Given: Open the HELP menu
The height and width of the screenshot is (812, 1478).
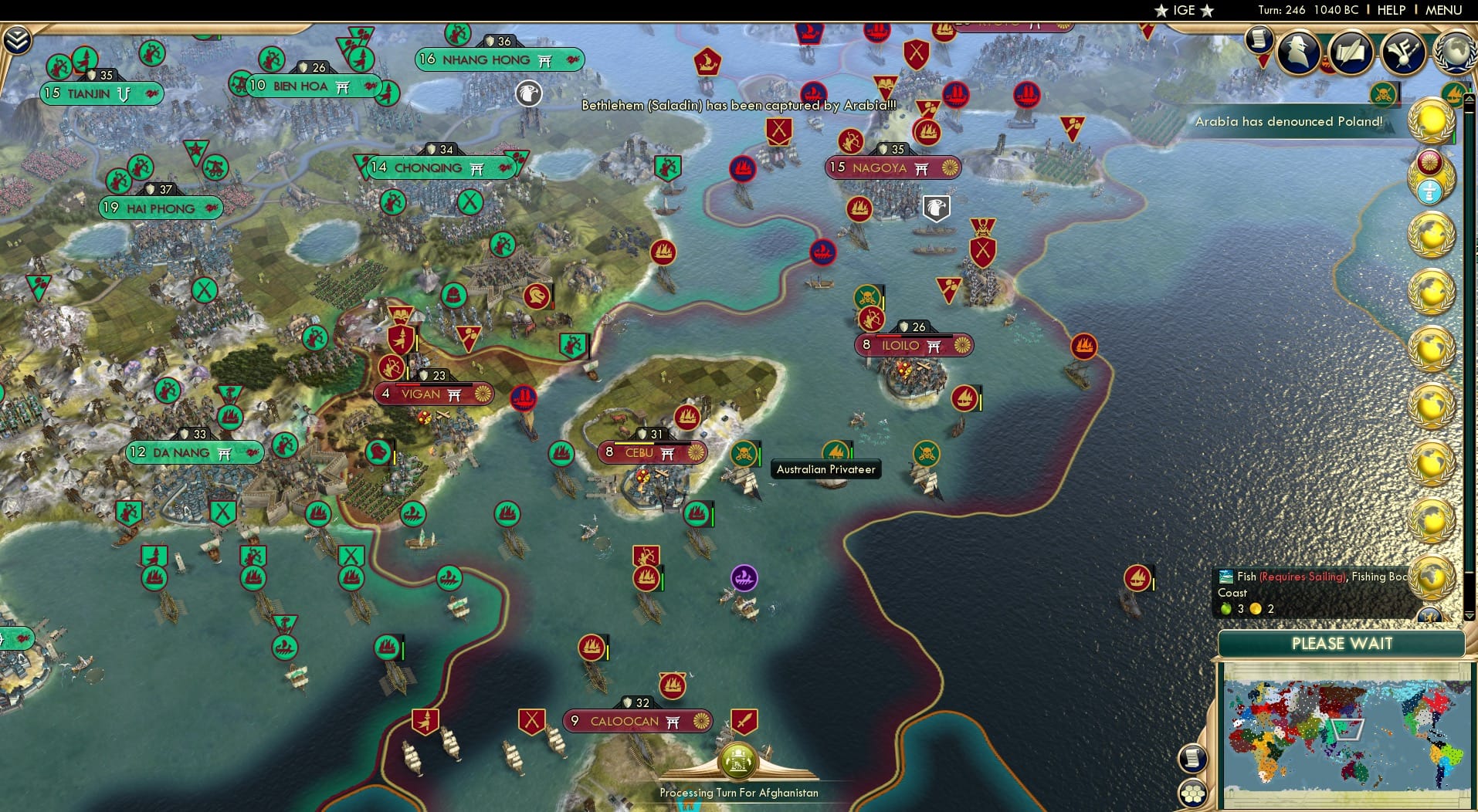Looking at the screenshot, I should click(x=1390, y=10).
